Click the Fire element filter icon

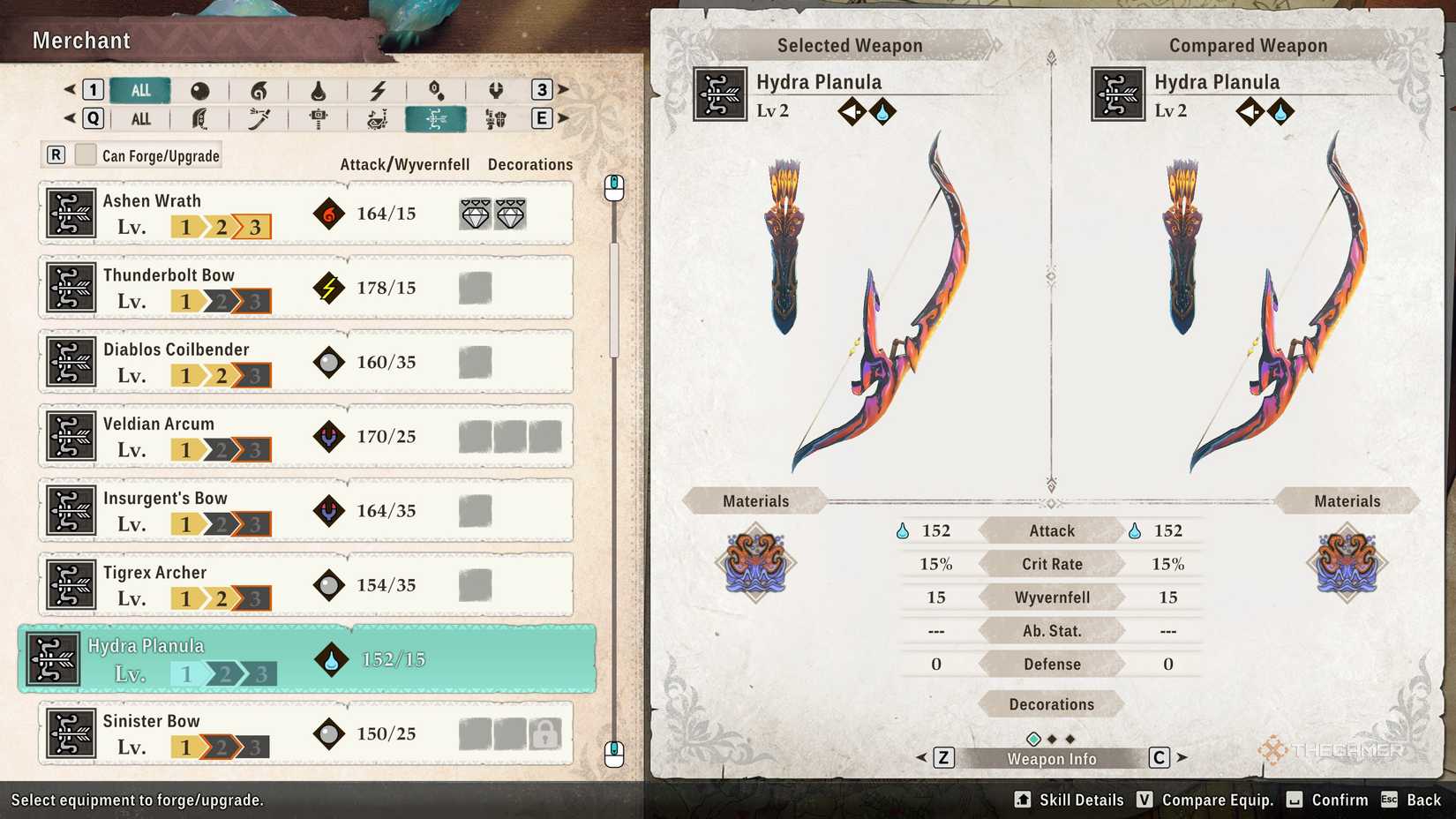coord(259,89)
